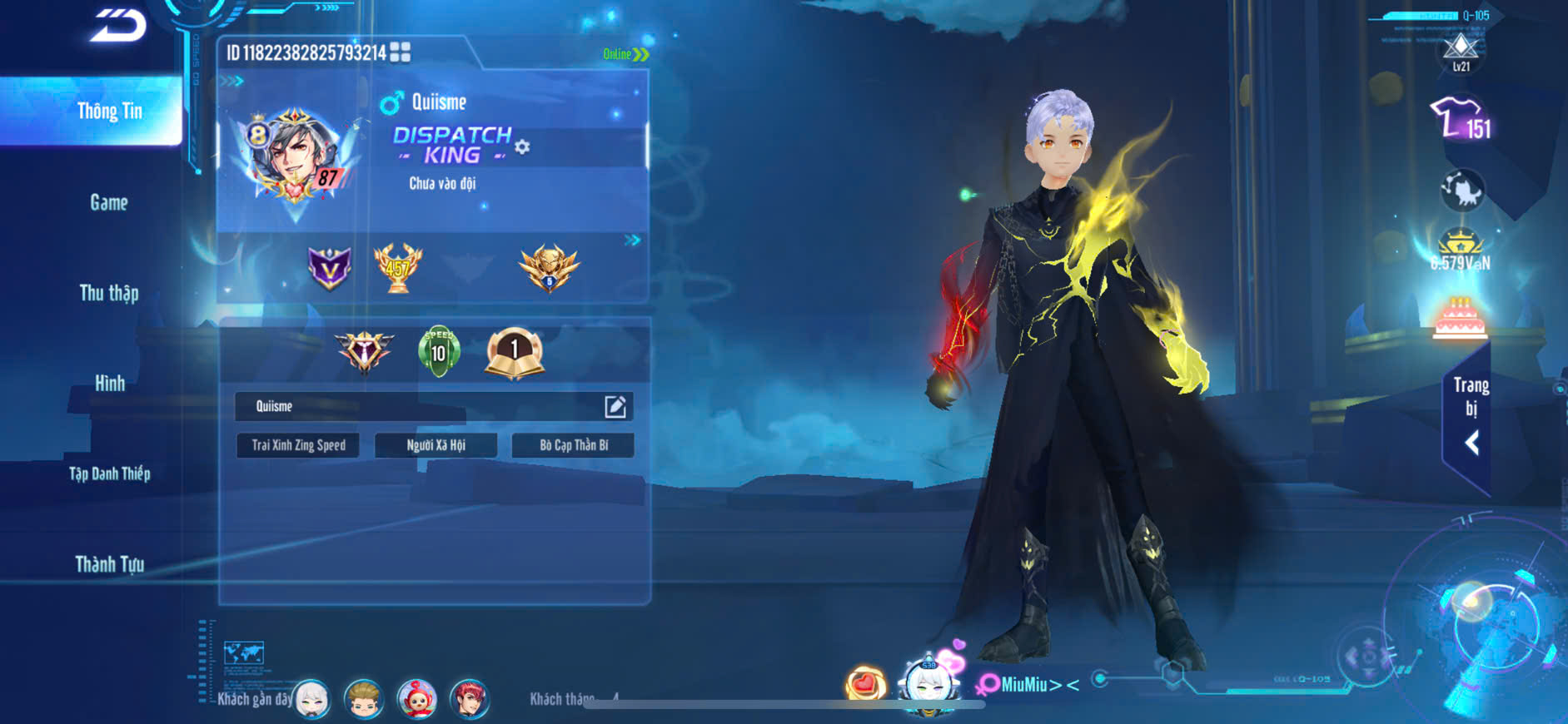Screen dimensions: 1568x724
Task: Select the Trai Xinh Zing Speed tag
Action: coord(298,445)
